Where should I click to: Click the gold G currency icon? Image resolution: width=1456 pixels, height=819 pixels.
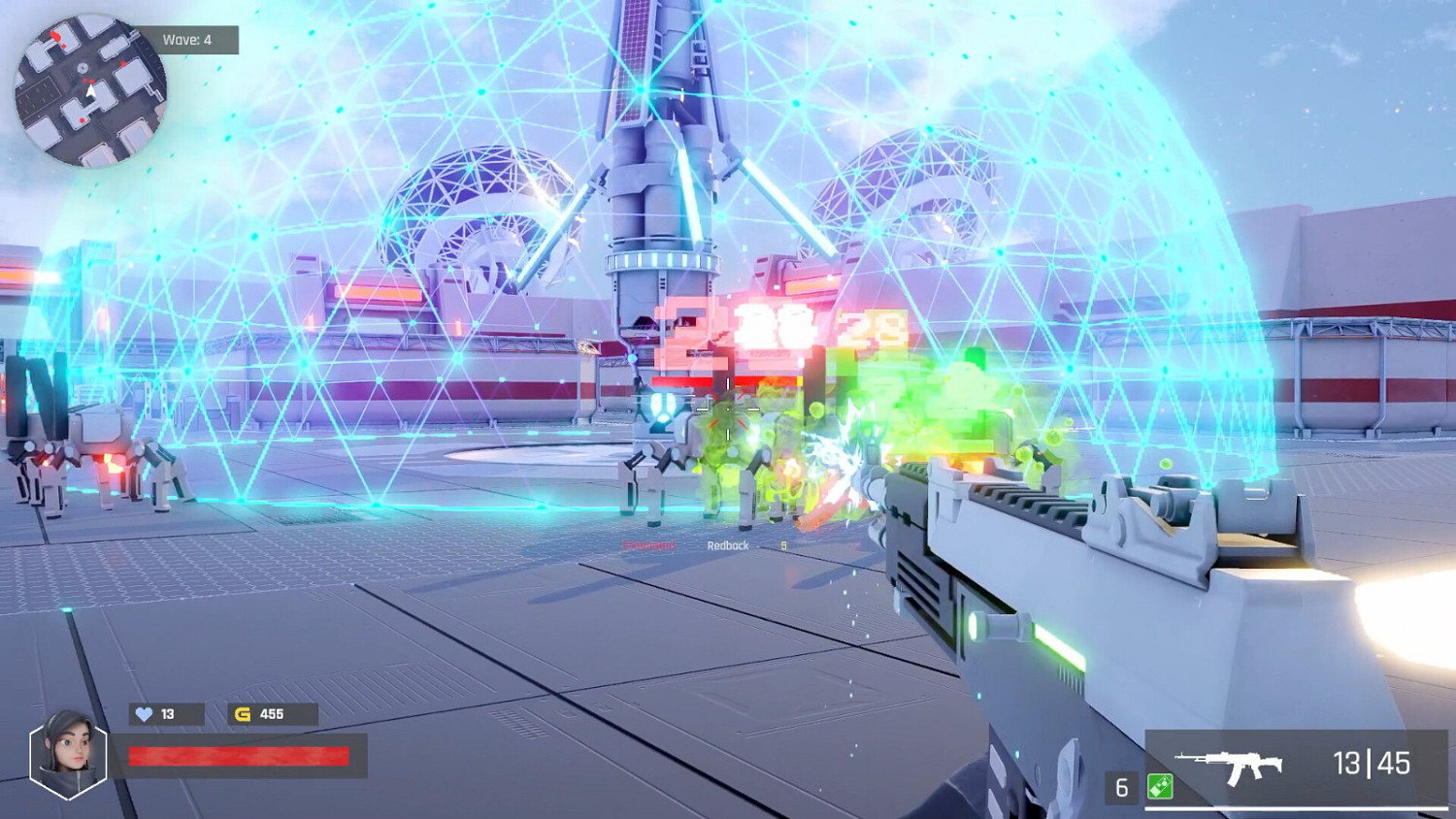[243, 714]
